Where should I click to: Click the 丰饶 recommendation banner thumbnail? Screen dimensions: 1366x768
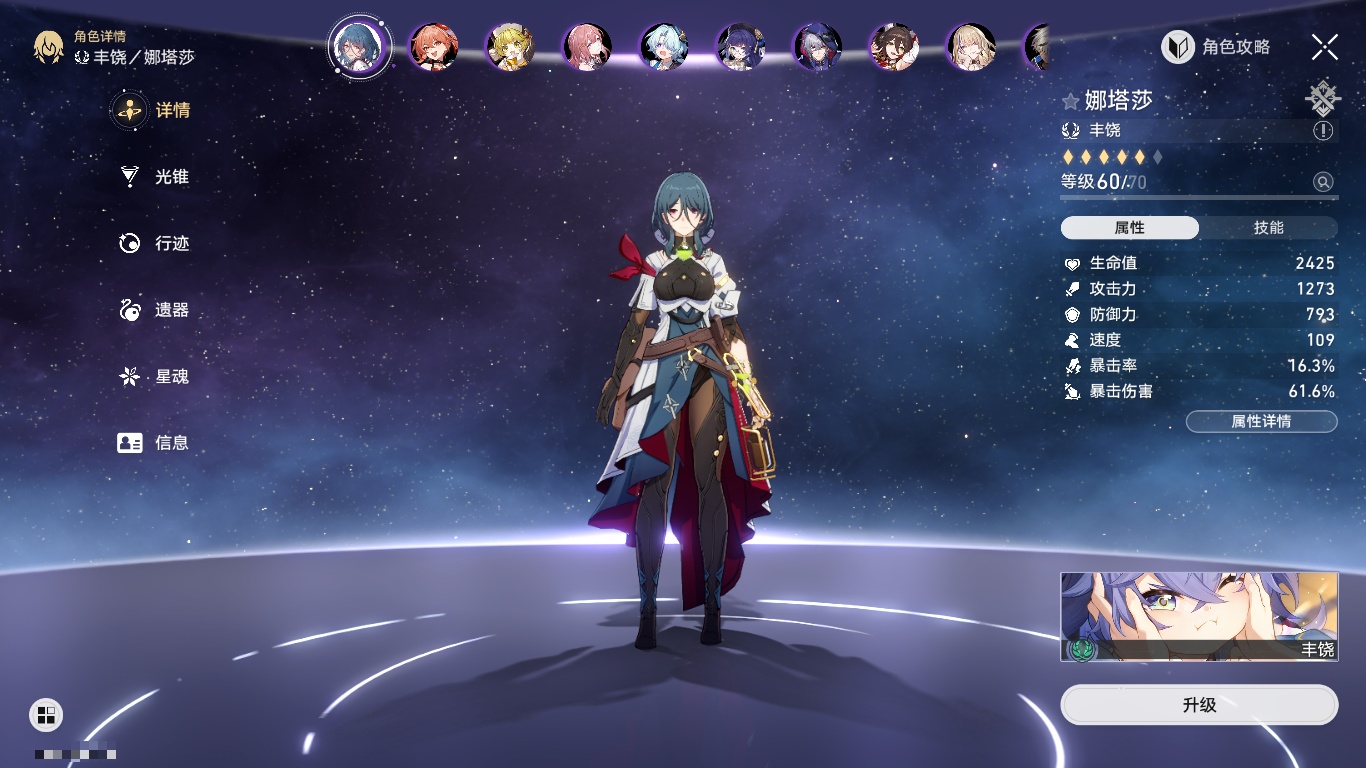click(1199, 616)
